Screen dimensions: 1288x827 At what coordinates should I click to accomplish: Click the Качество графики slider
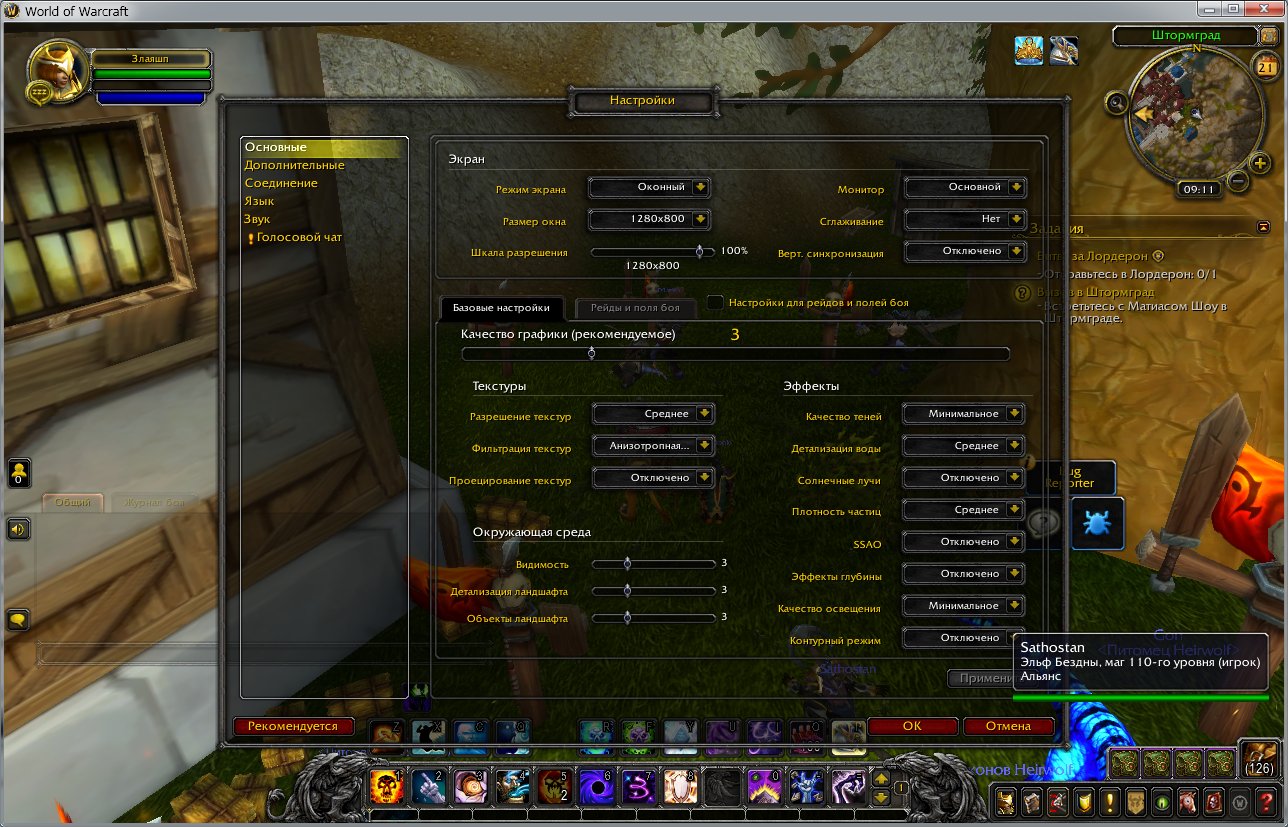pos(735,353)
